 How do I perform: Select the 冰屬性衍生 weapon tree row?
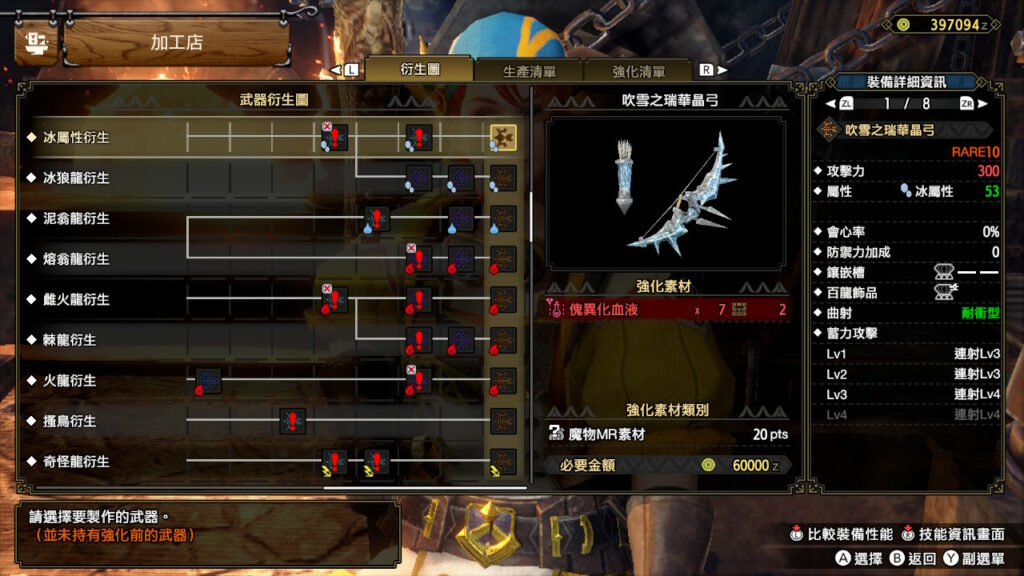point(76,137)
